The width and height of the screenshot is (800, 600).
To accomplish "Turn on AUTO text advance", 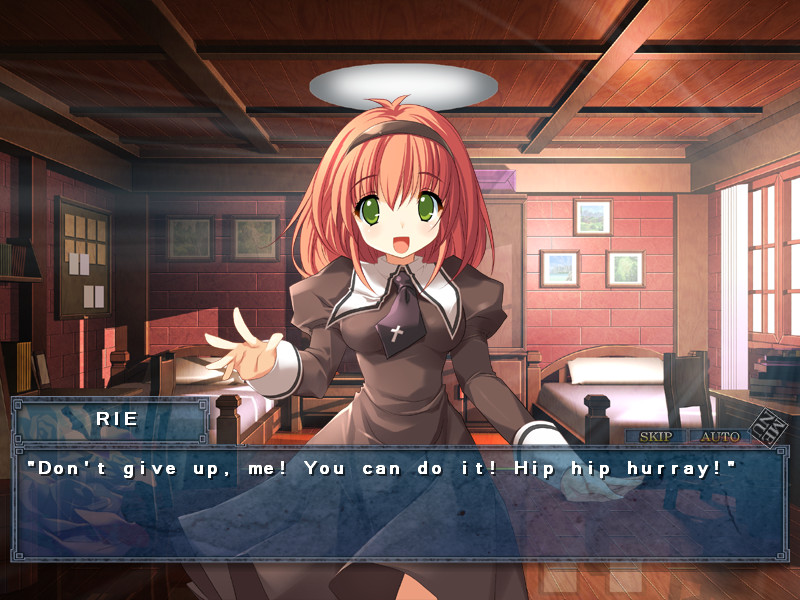I will click(x=718, y=436).
